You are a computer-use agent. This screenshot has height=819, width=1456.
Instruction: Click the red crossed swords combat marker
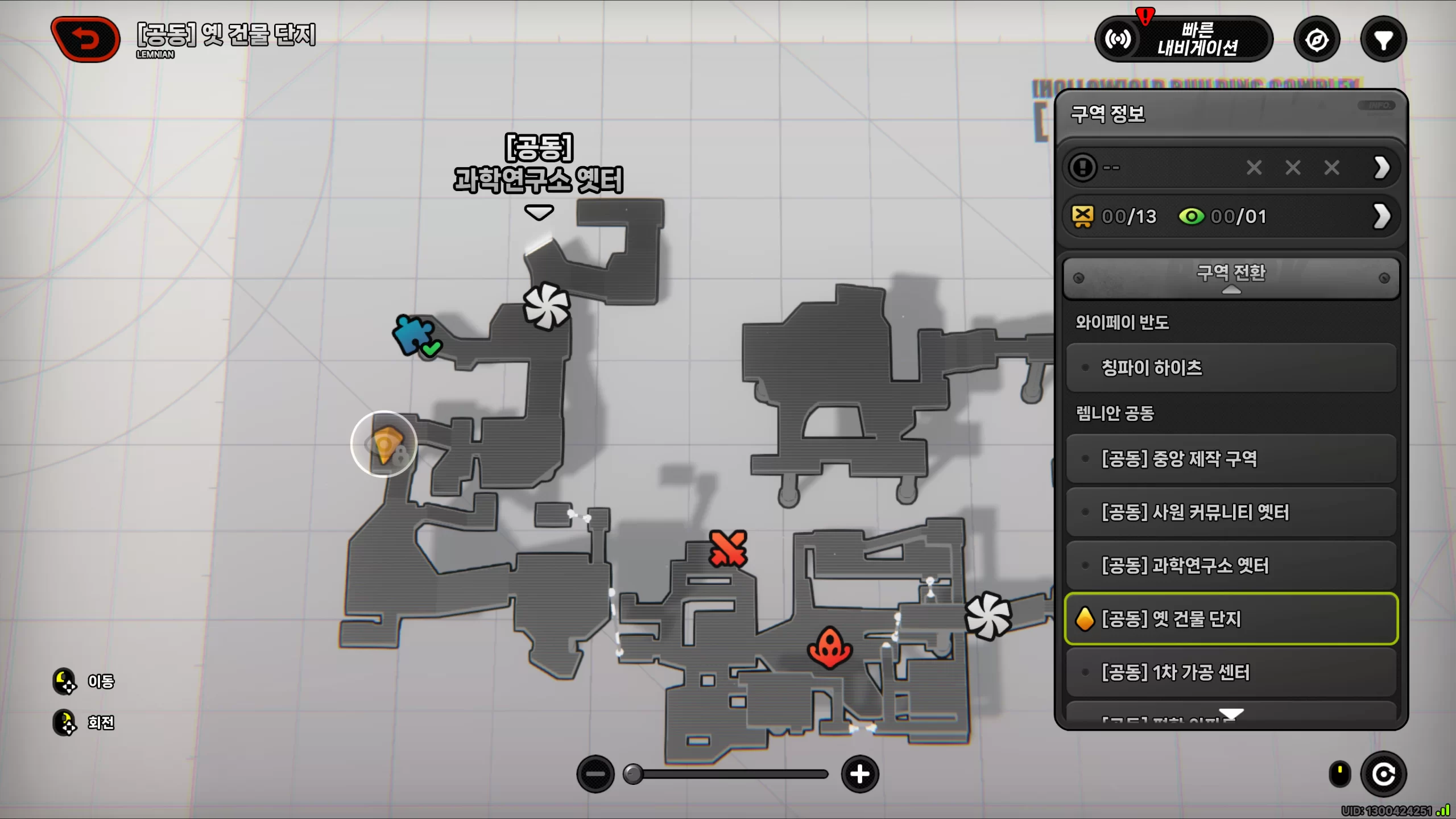click(x=727, y=549)
